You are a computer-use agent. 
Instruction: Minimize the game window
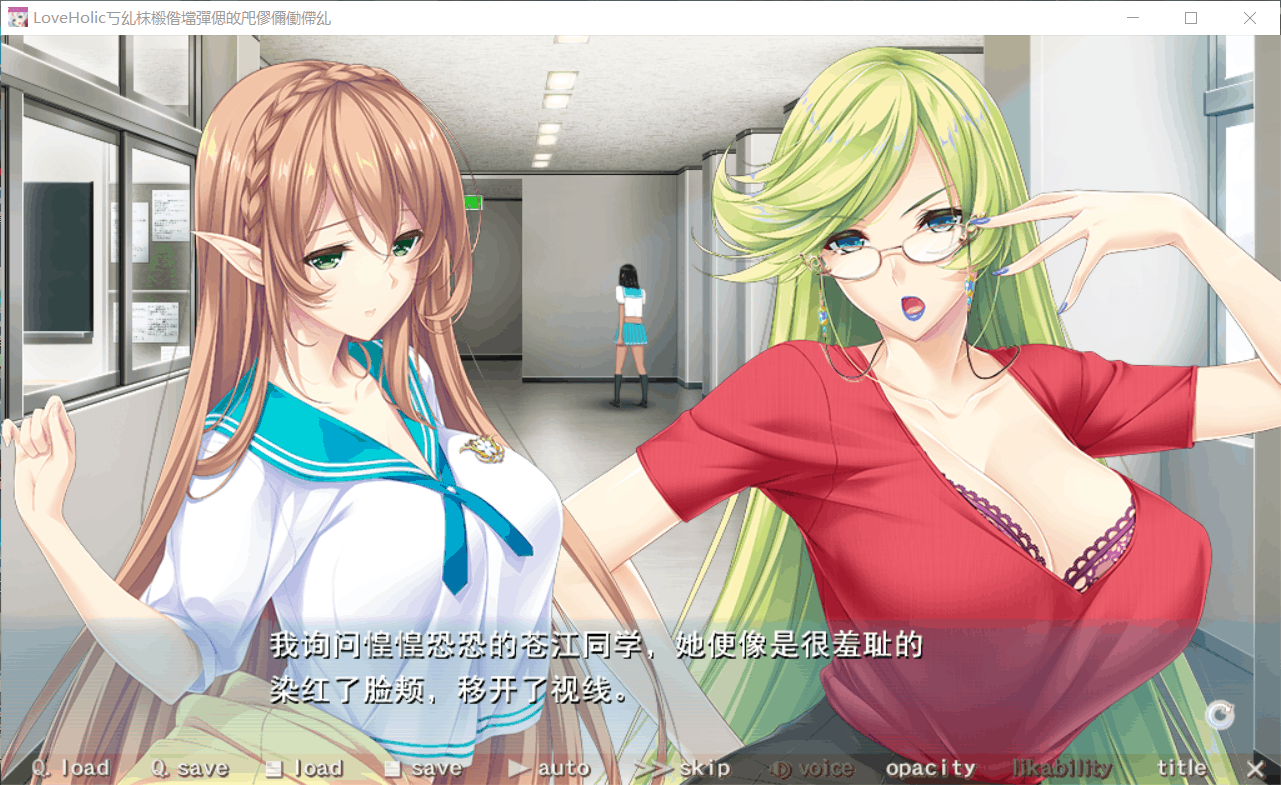[1133, 18]
